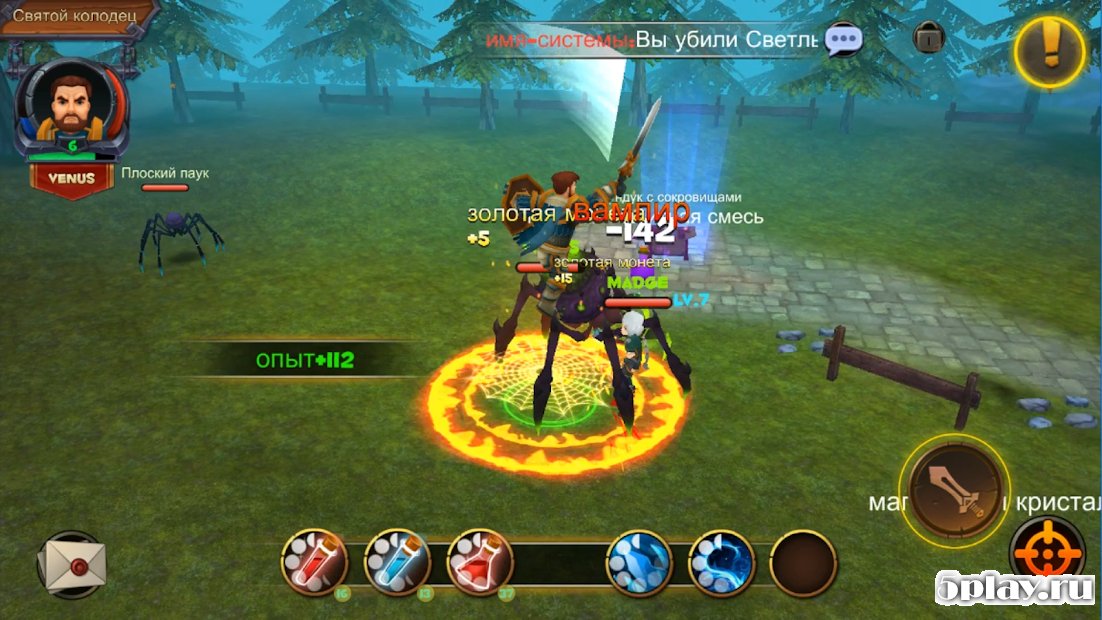Open the yellow exclamation quest button
This screenshot has height=620, width=1102.
[x=1050, y=49]
